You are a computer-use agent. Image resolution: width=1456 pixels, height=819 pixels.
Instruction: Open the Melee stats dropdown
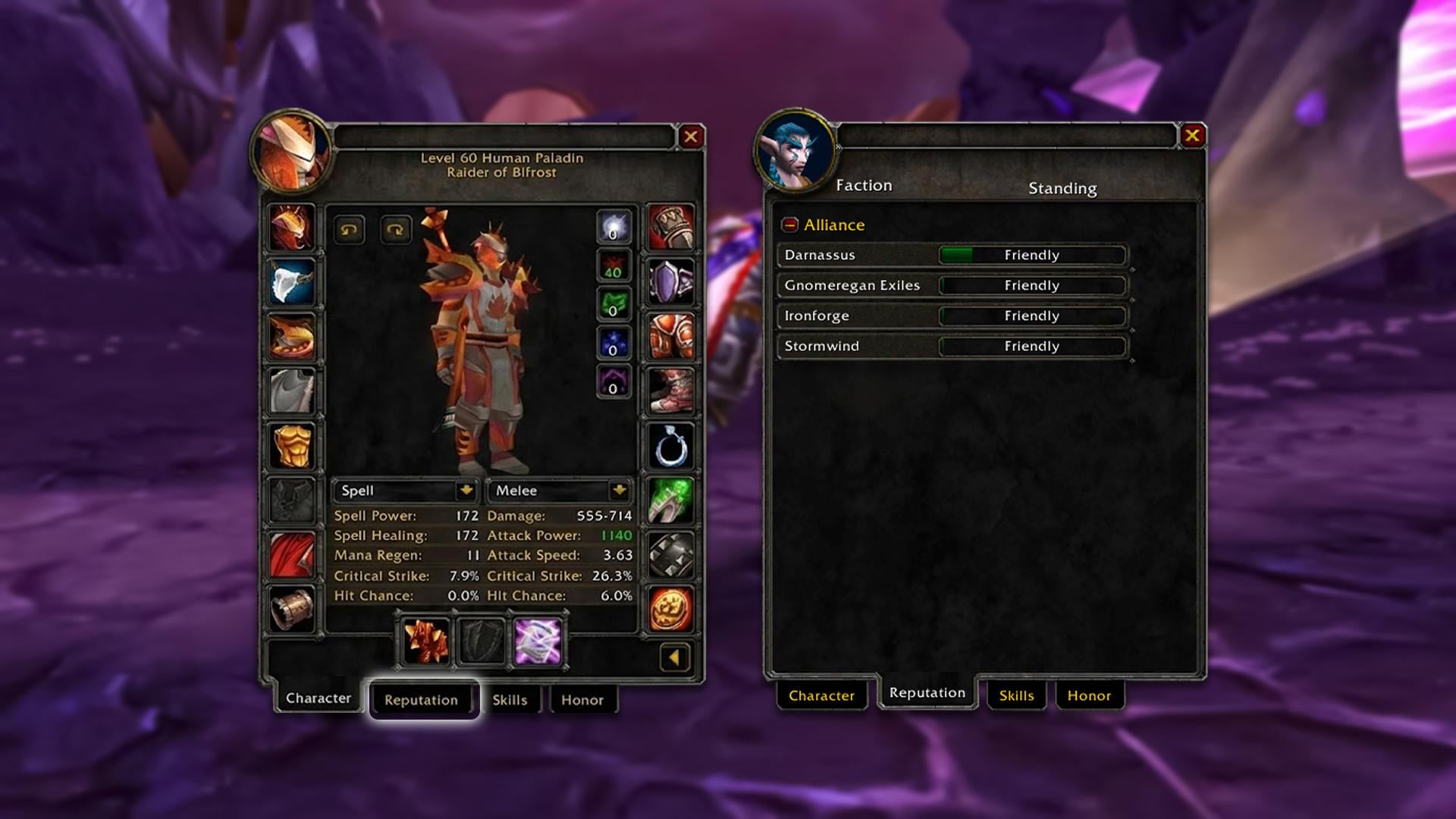[x=619, y=491]
